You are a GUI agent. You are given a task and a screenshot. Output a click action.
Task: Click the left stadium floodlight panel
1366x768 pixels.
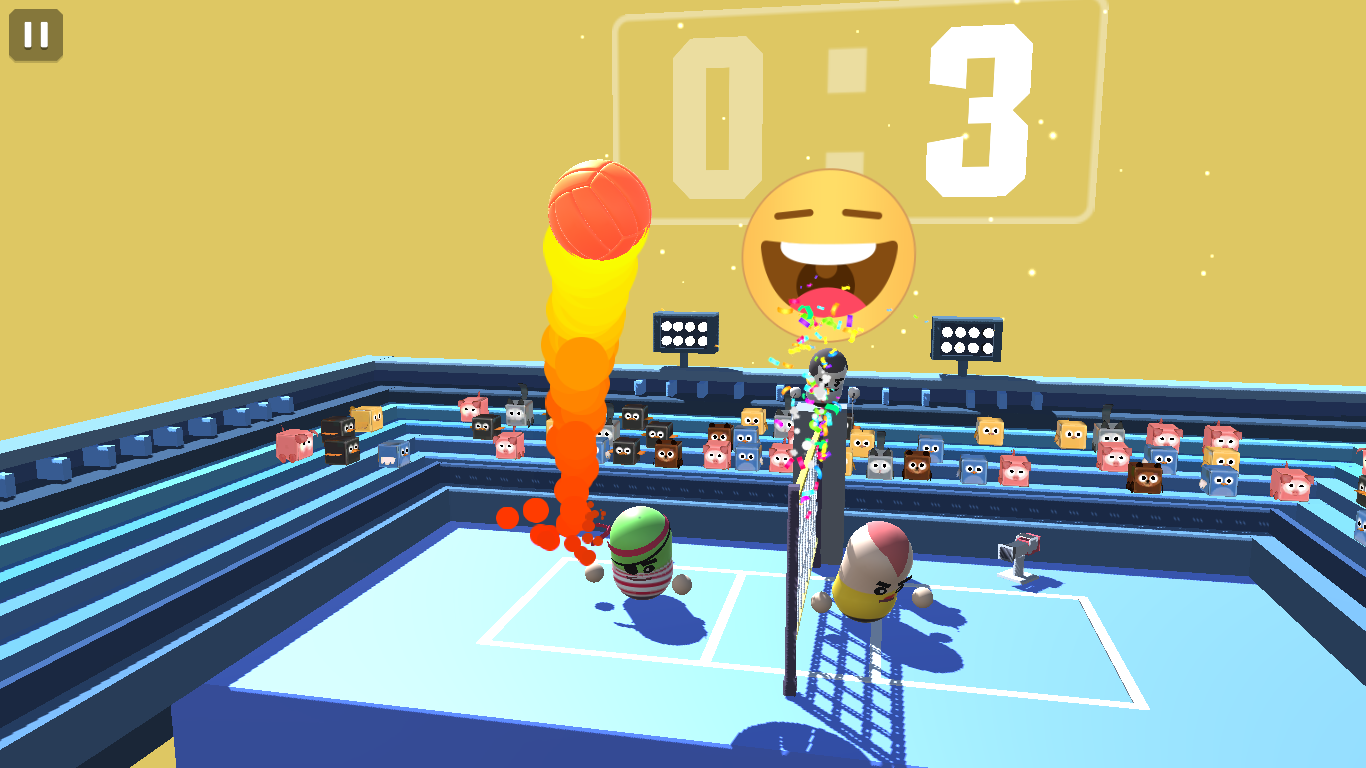[x=686, y=330]
